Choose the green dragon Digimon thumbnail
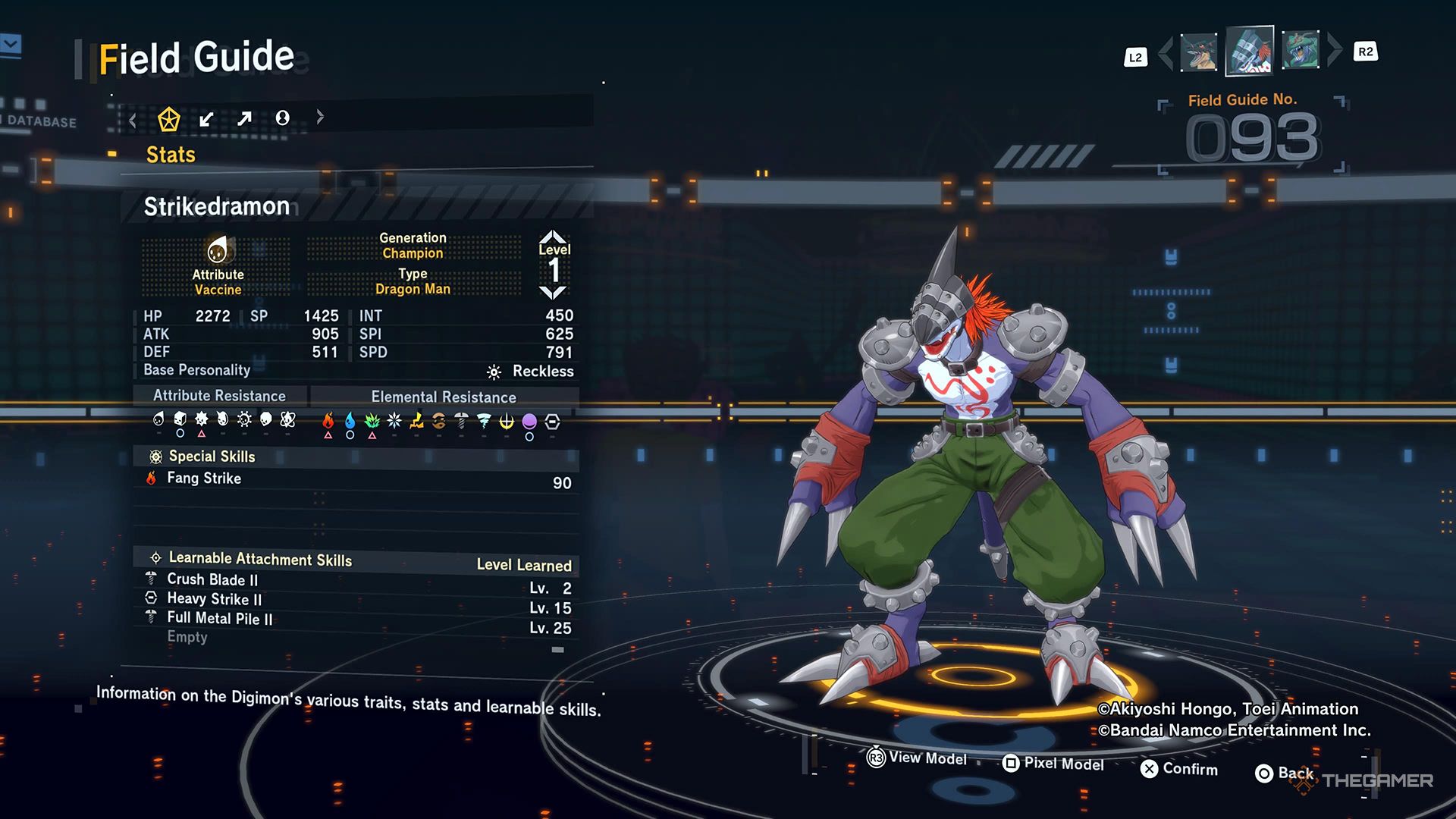Viewport: 1456px width, 819px height. [x=1301, y=50]
